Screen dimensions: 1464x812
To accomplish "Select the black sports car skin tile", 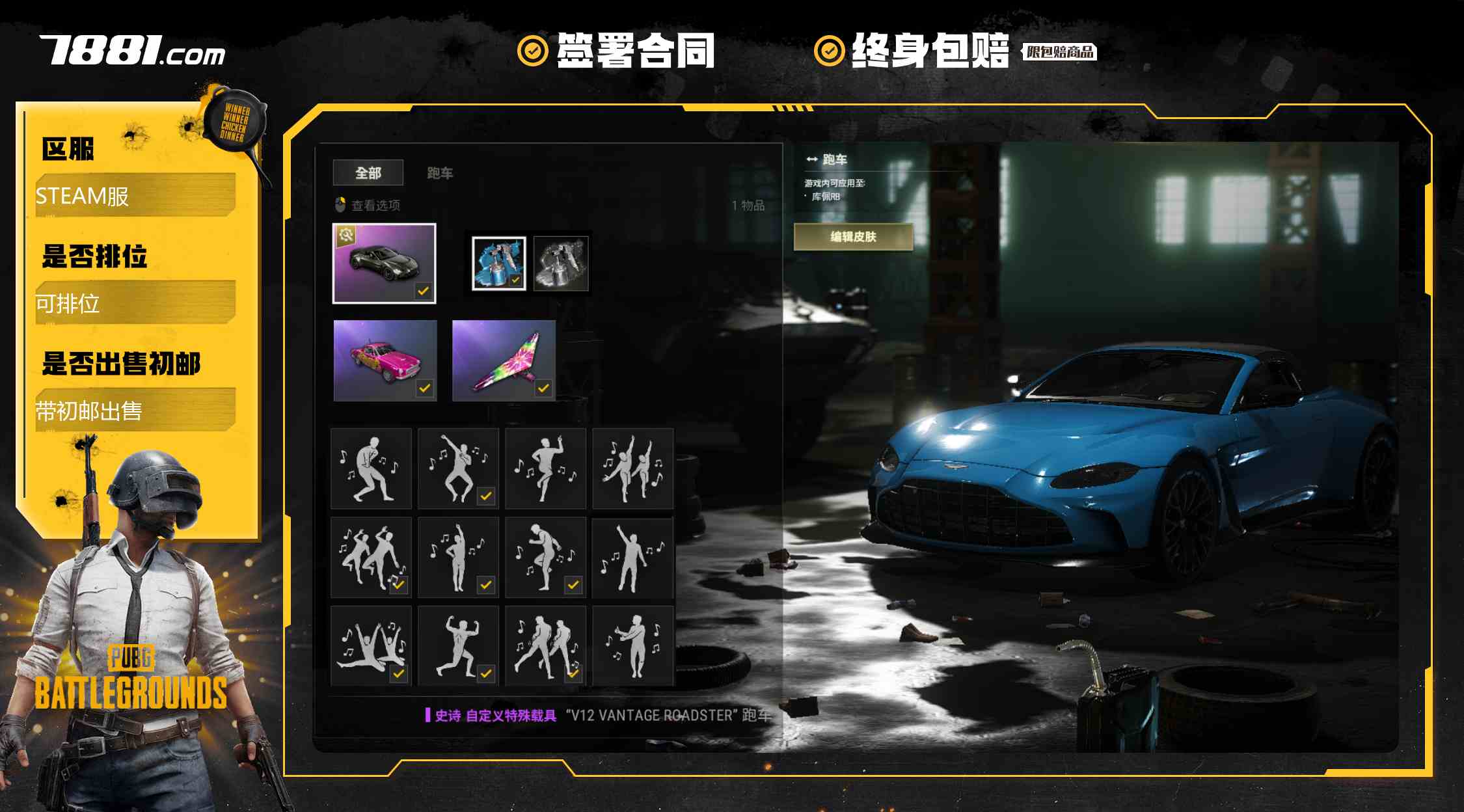I will (x=384, y=264).
